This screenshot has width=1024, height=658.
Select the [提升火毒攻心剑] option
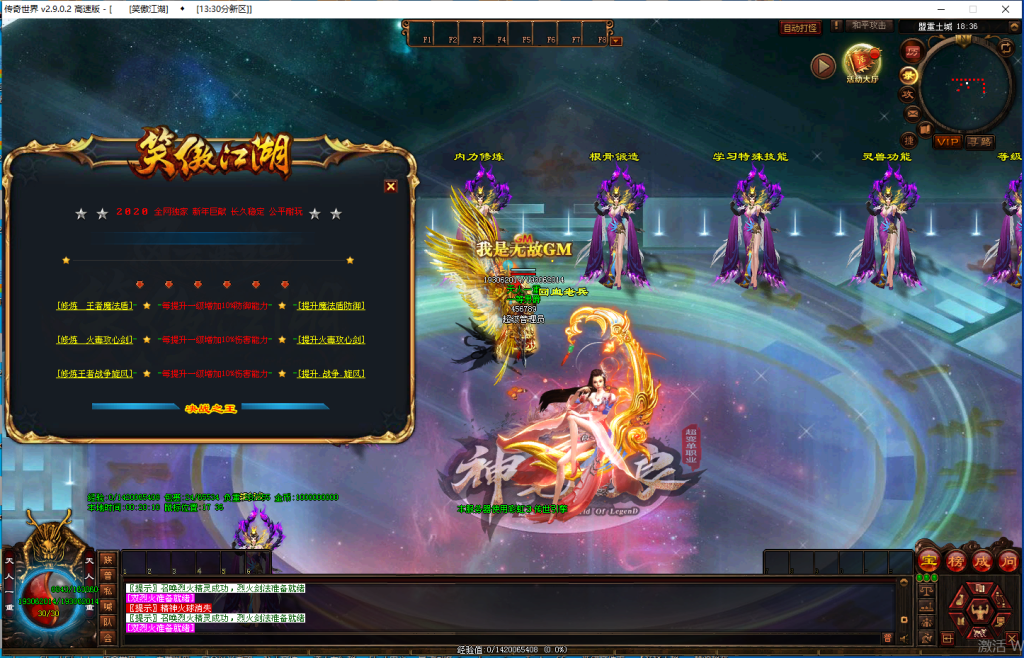pos(331,340)
